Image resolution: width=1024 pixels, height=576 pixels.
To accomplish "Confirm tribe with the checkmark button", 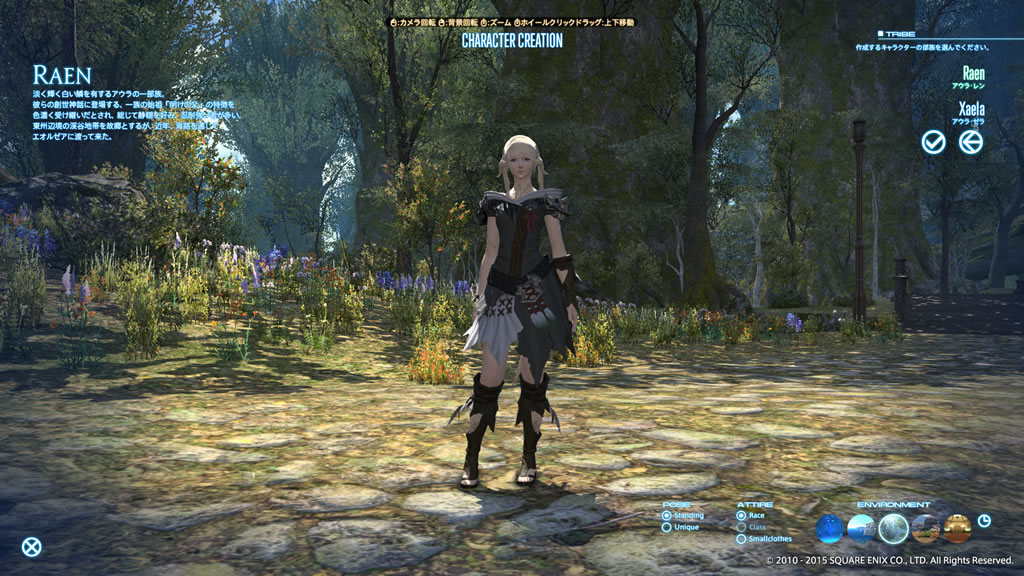I will tap(933, 142).
